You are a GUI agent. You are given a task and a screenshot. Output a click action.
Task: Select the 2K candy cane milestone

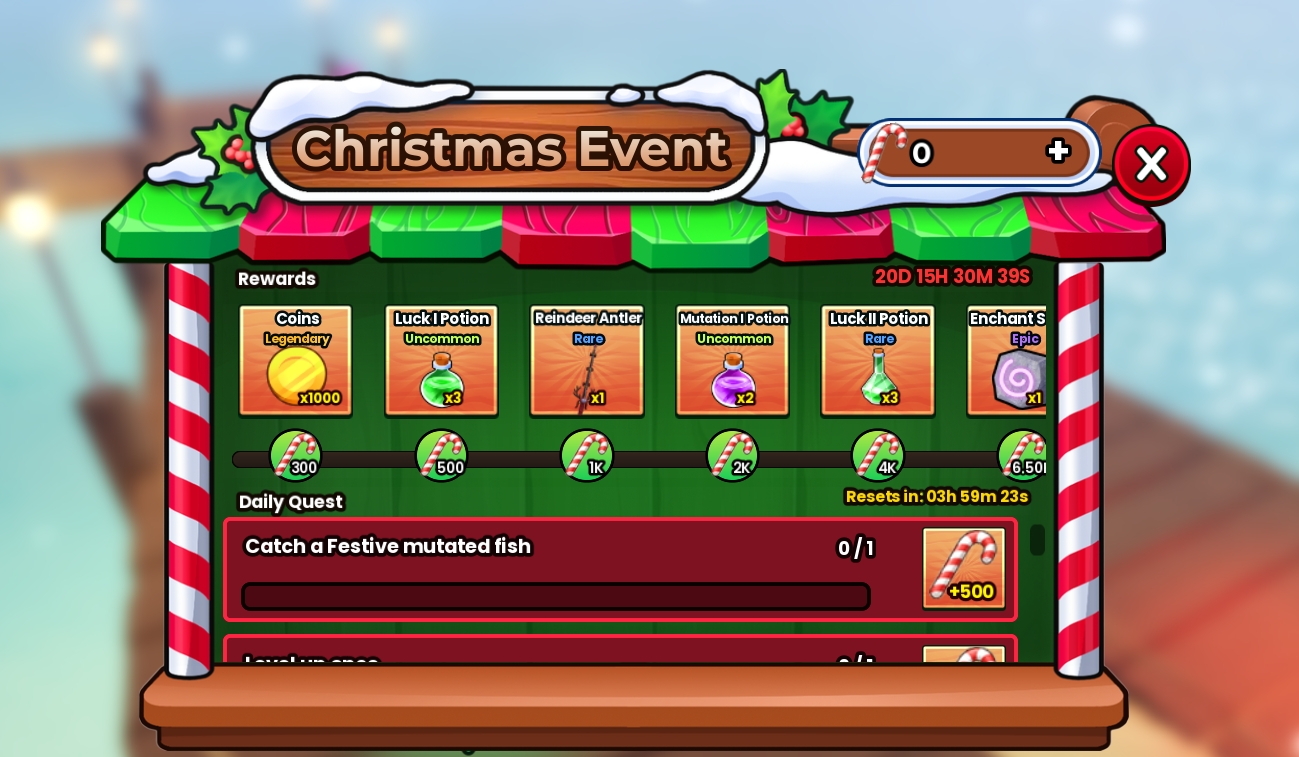tap(733, 455)
